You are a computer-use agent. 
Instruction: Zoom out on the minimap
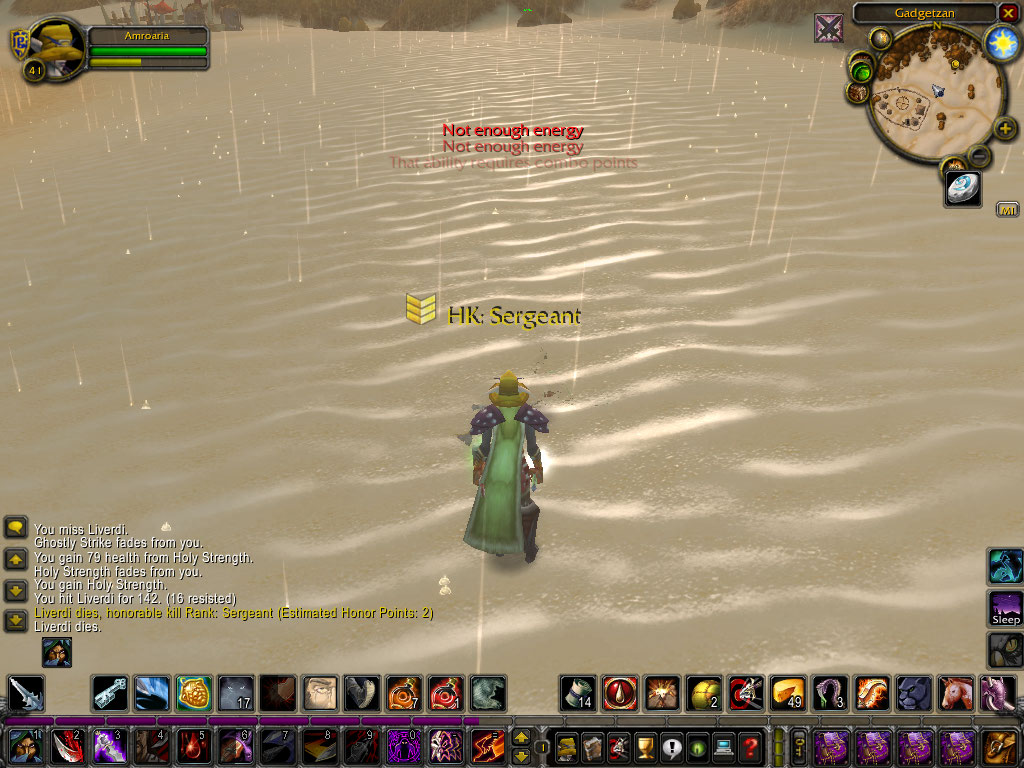pos(980,156)
